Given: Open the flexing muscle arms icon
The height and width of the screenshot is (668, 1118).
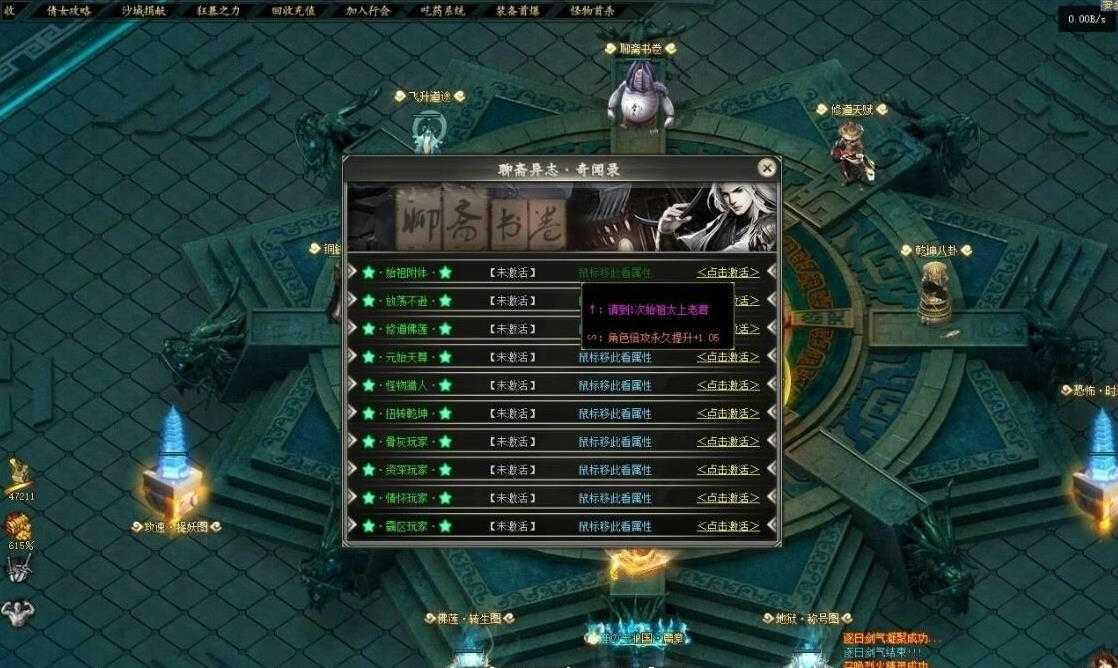Looking at the screenshot, I should click(x=17, y=612).
